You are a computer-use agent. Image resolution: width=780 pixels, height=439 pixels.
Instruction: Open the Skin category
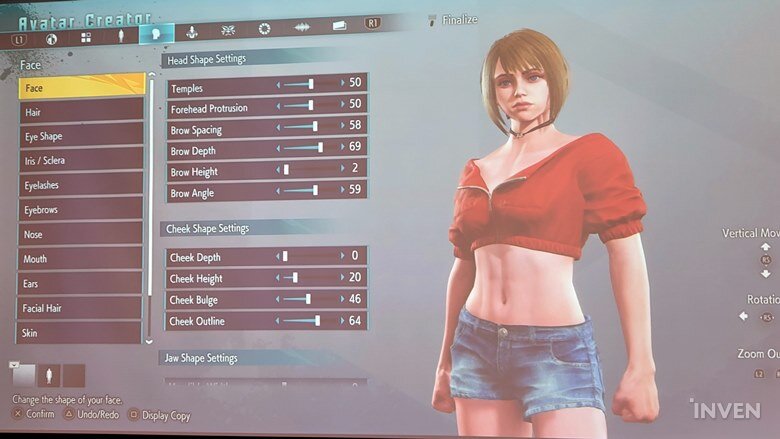coord(80,332)
